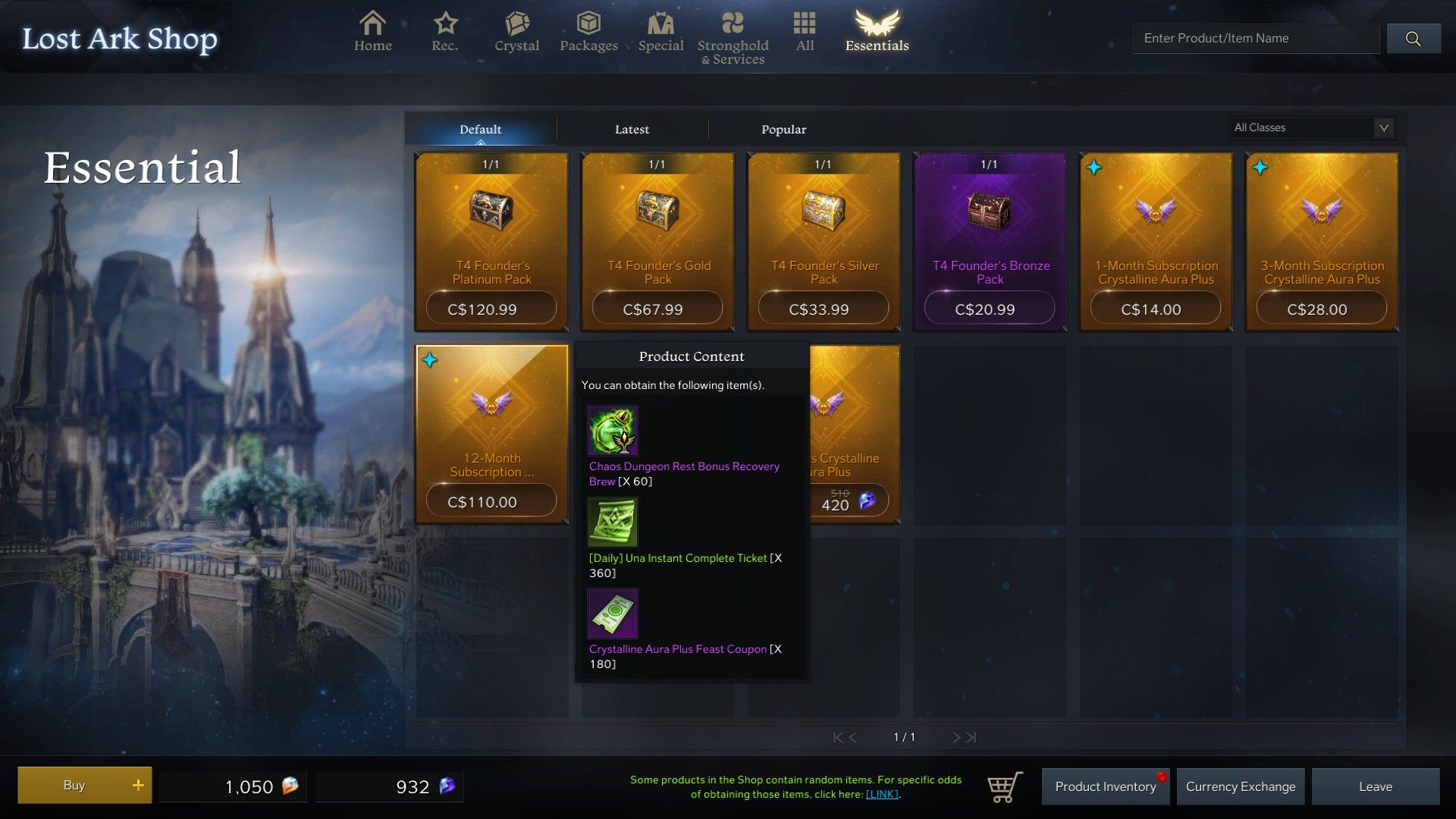This screenshot has width=1456, height=819.
Task: Click the [LINK] hyperlink for item odds
Action: (x=882, y=795)
